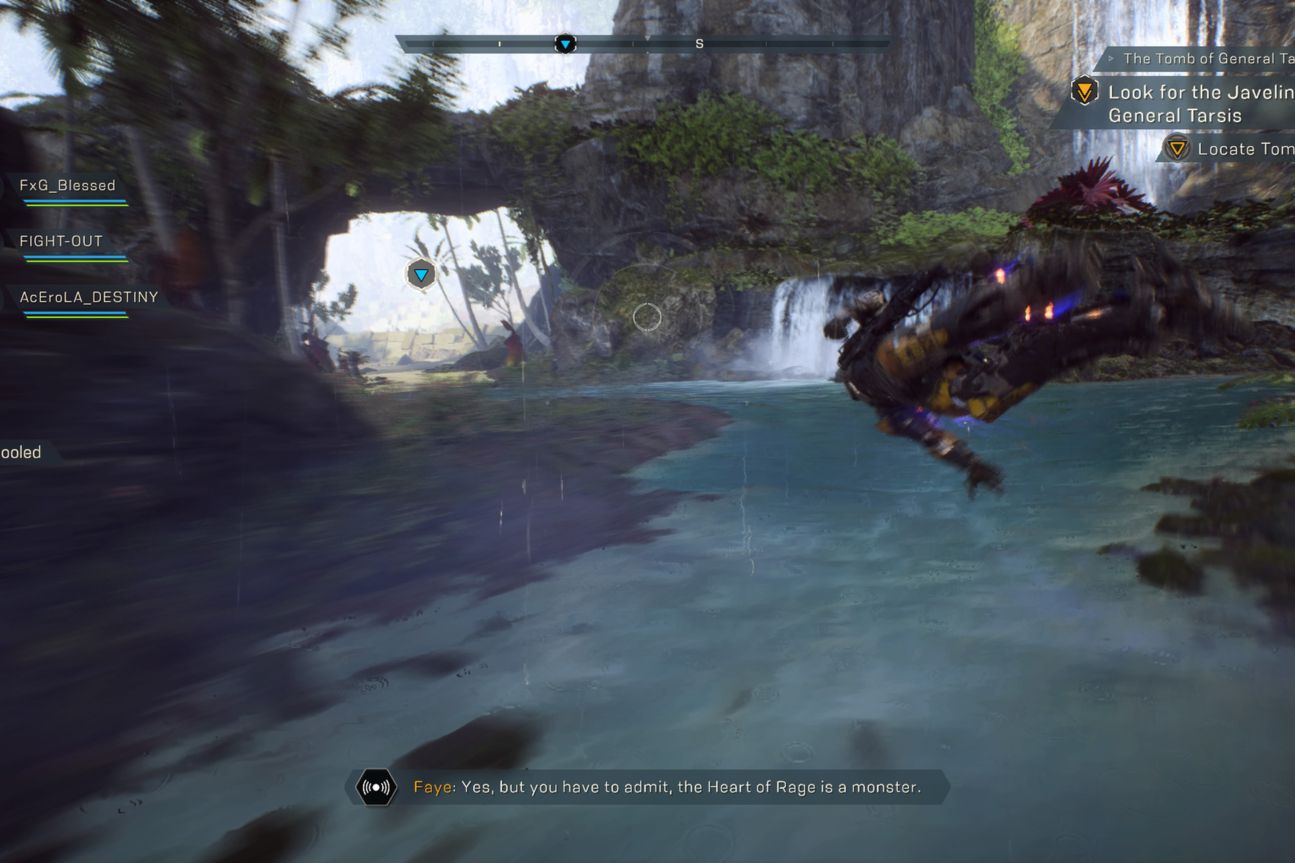Select squad member FxG_Blessed

tap(68, 186)
